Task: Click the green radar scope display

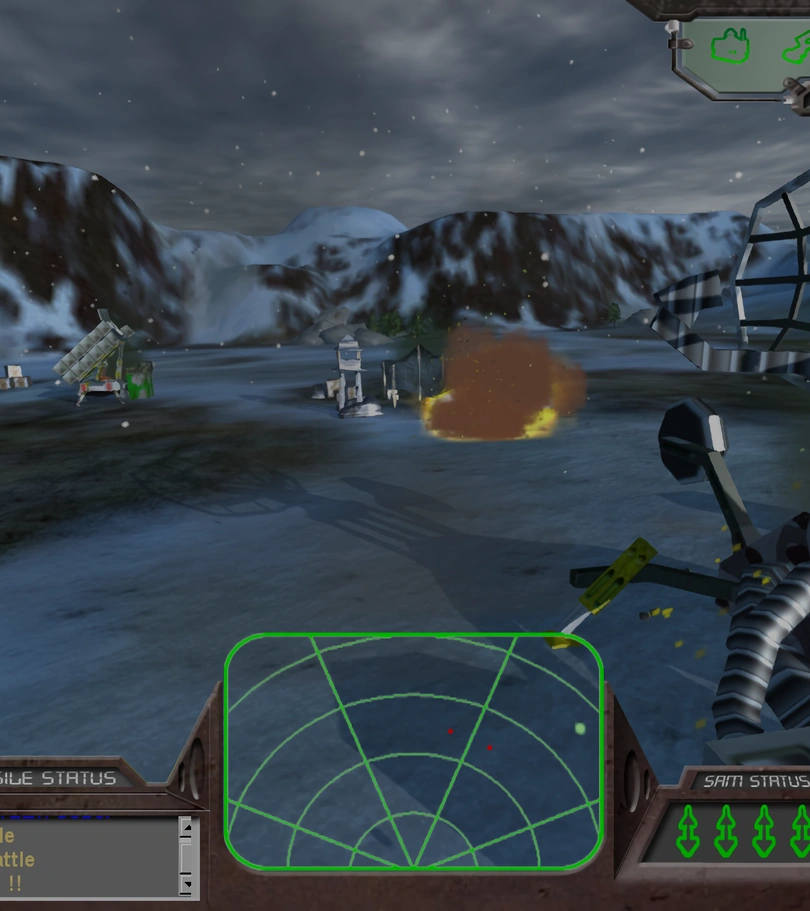Action: click(x=414, y=752)
